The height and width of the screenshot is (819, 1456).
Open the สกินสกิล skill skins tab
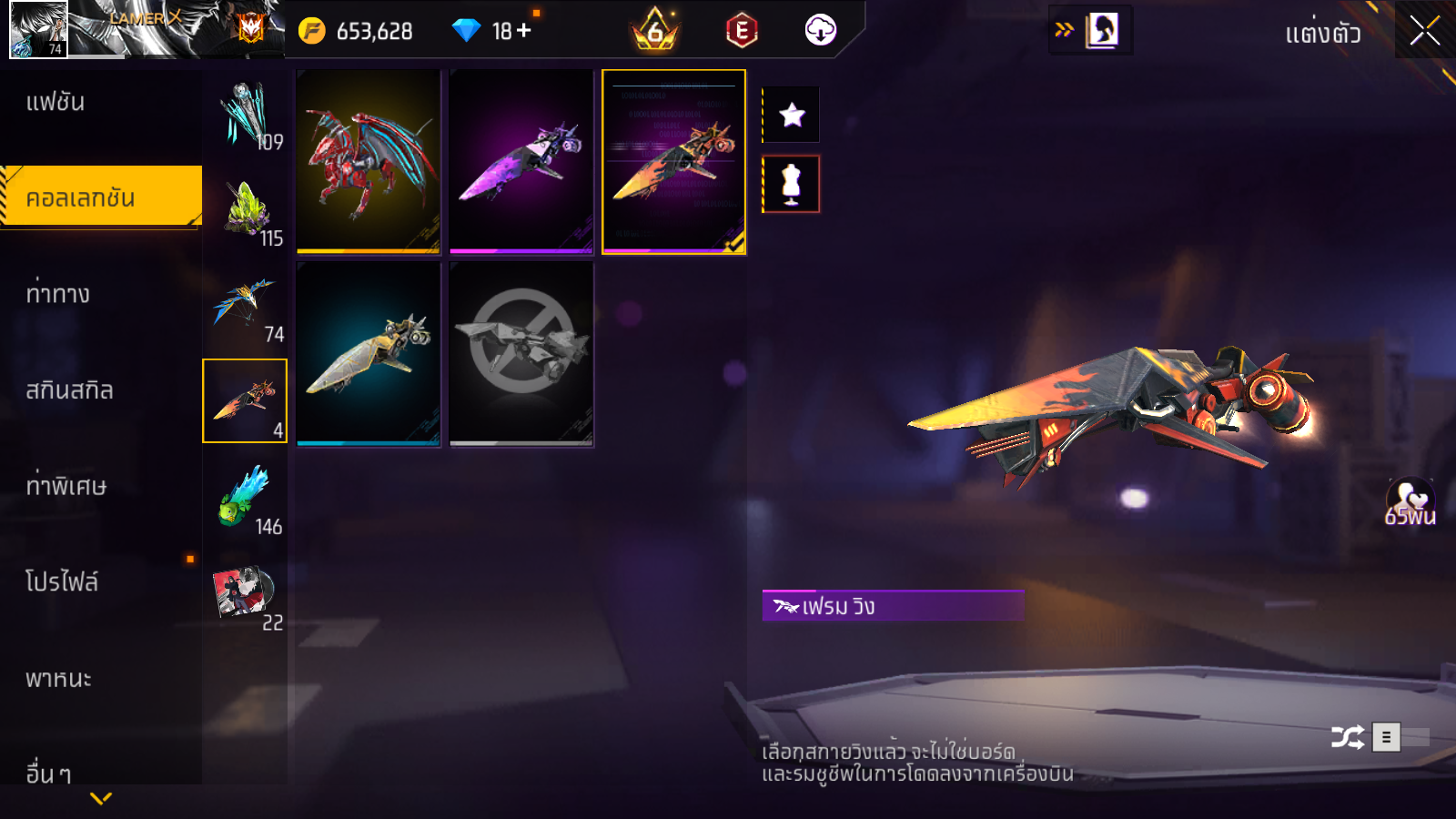pyautogui.click(x=69, y=390)
